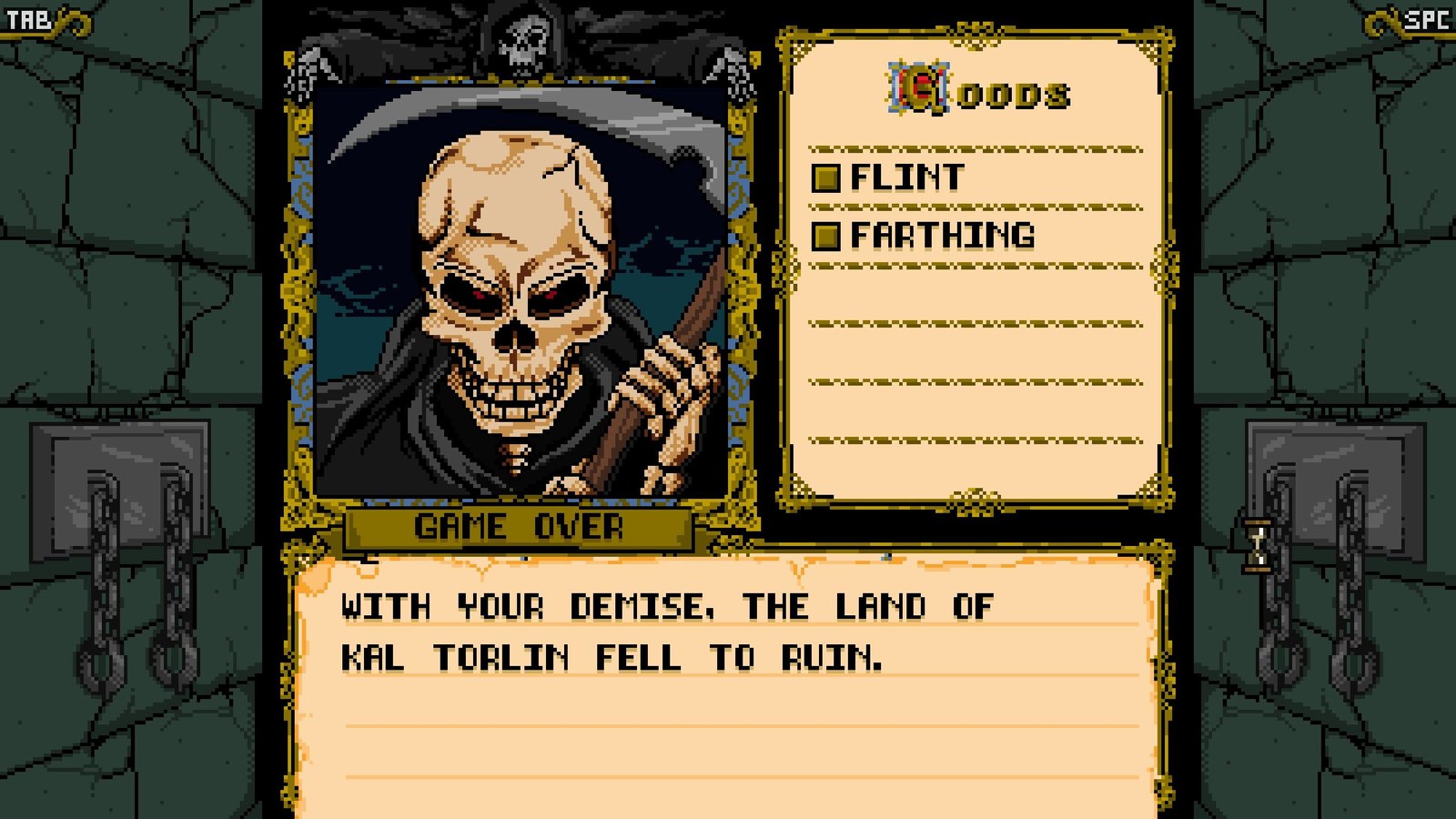
Task: Choose the Farthing entry in Goods
Action: 941,236
